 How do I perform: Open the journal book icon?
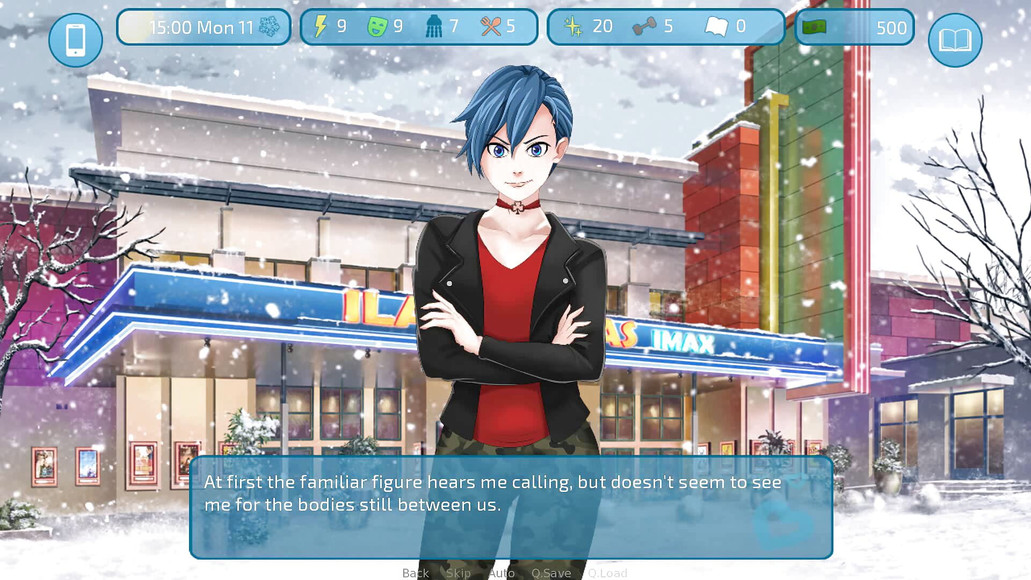[955, 40]
